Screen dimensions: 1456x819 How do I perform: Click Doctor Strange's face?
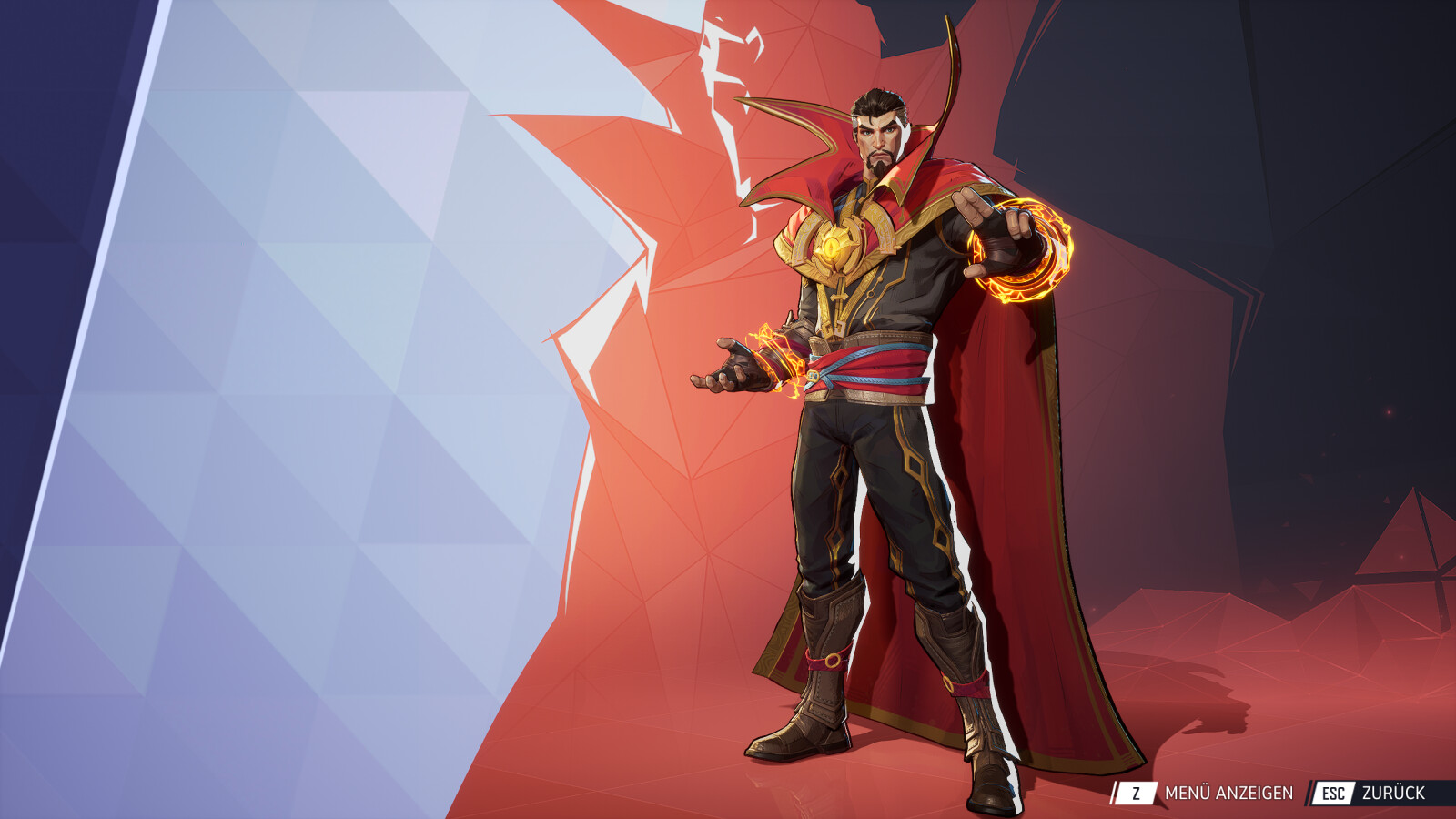[x=876, y=136]
